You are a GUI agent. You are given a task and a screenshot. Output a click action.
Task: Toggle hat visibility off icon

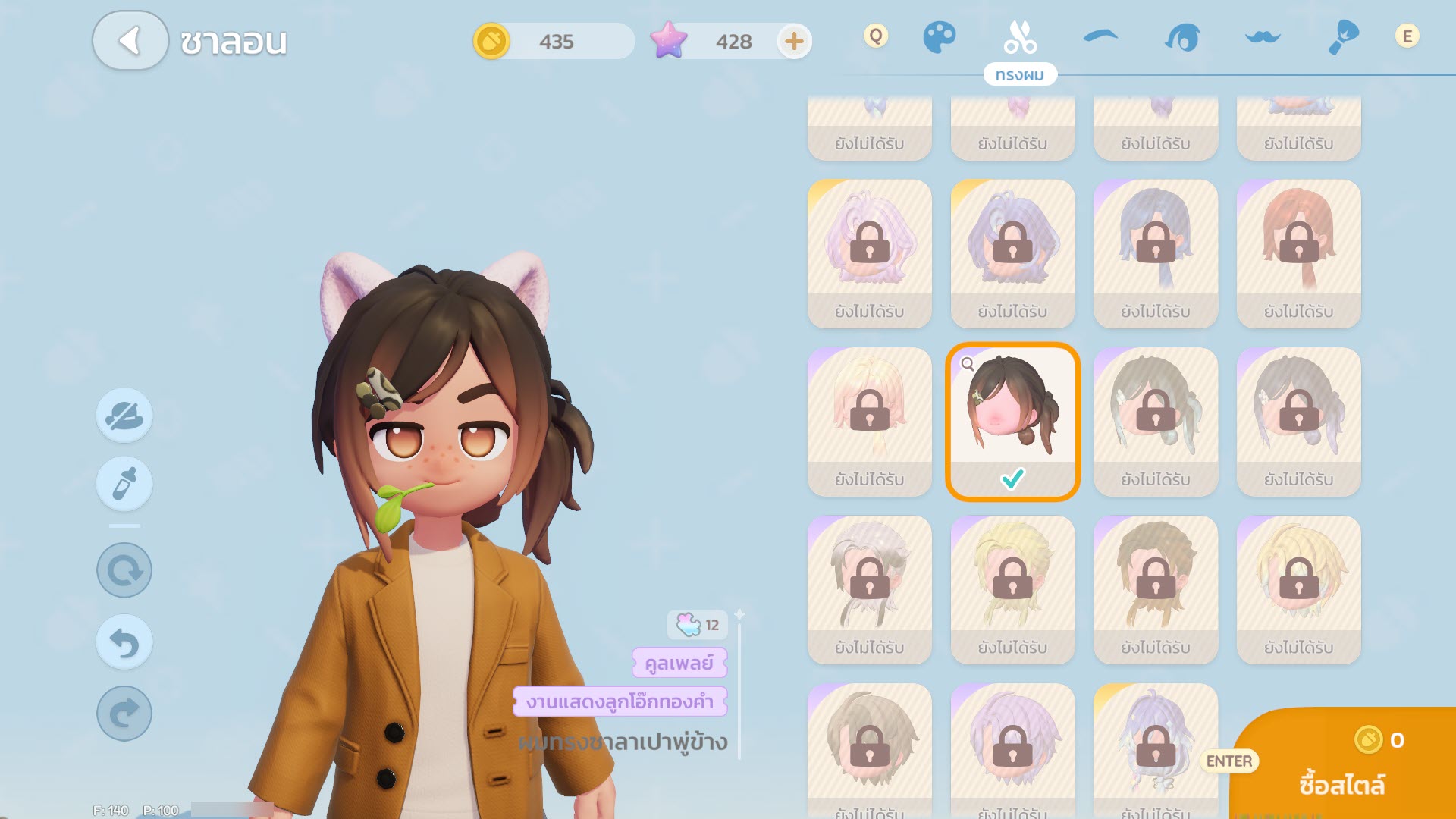pos(124,416)
